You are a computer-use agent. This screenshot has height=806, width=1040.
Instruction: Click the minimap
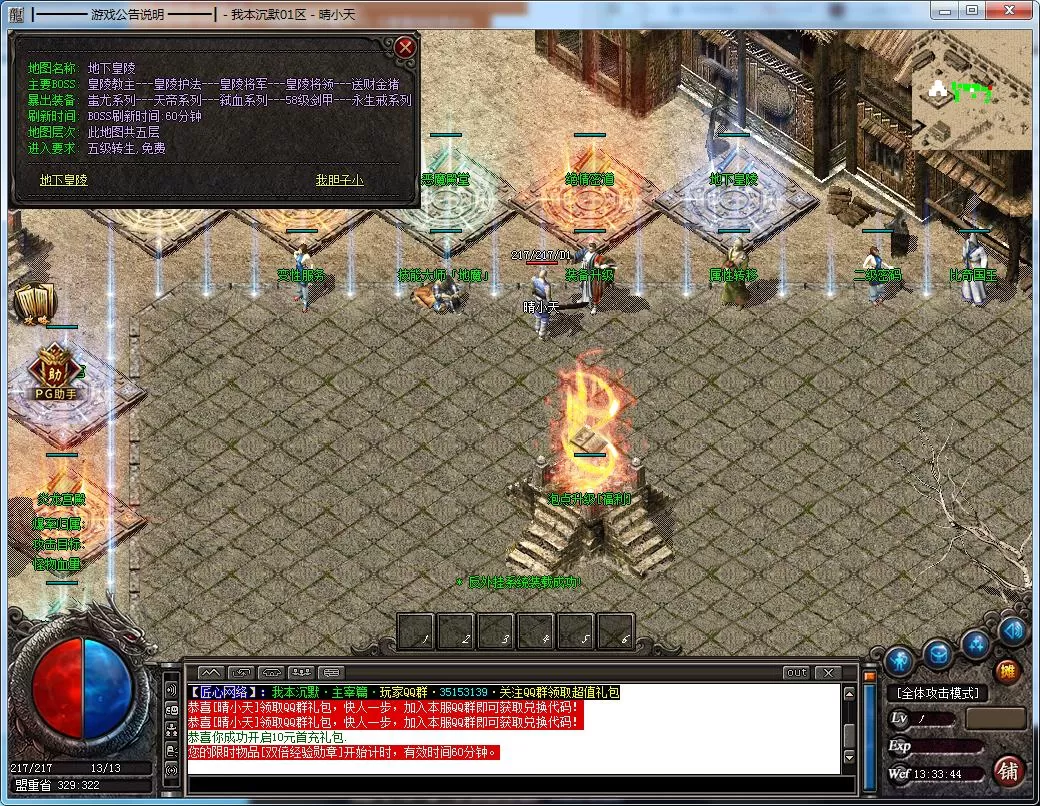[970, 99]
